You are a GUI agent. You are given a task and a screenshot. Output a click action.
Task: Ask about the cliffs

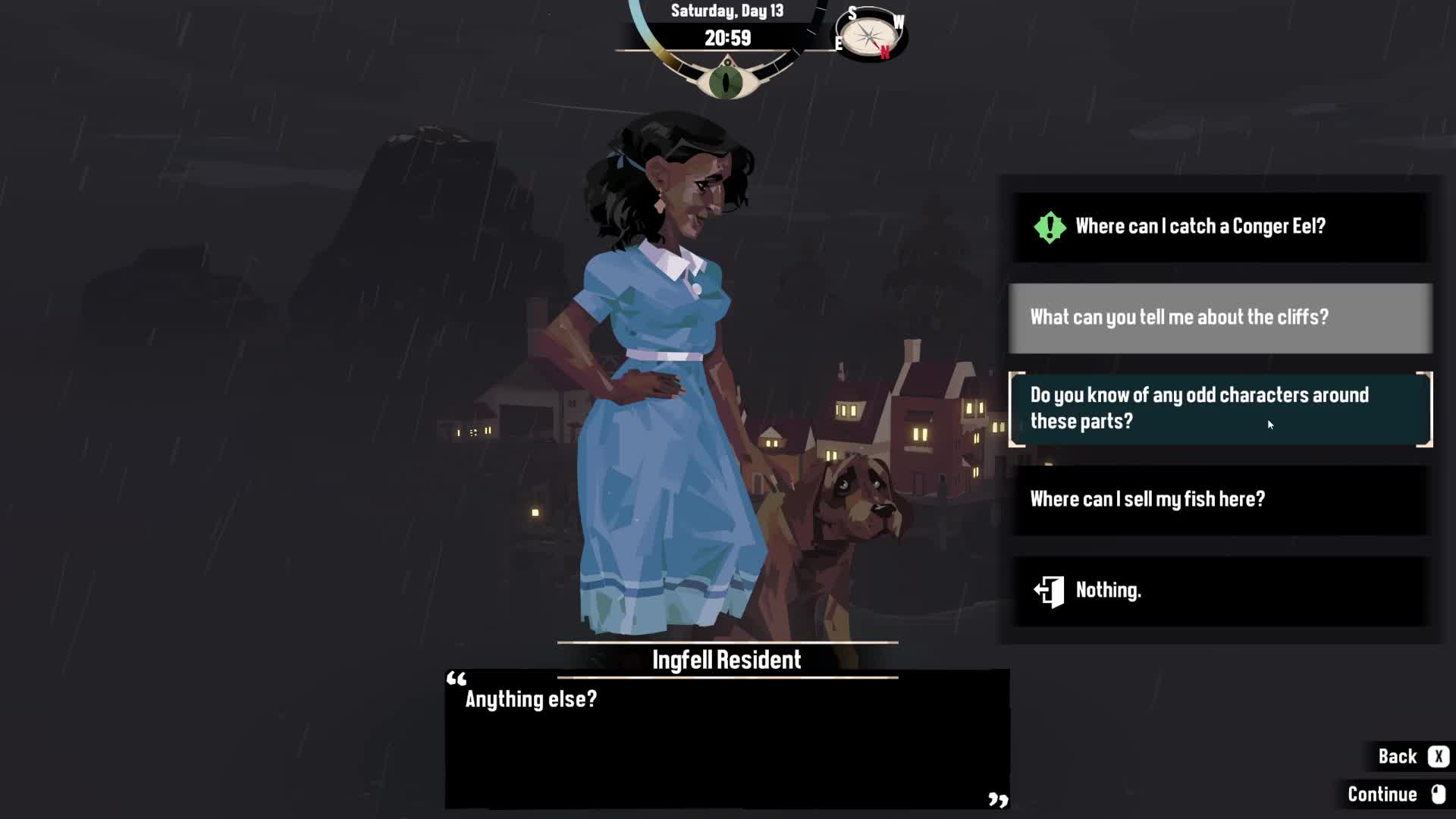(1220, 318)
